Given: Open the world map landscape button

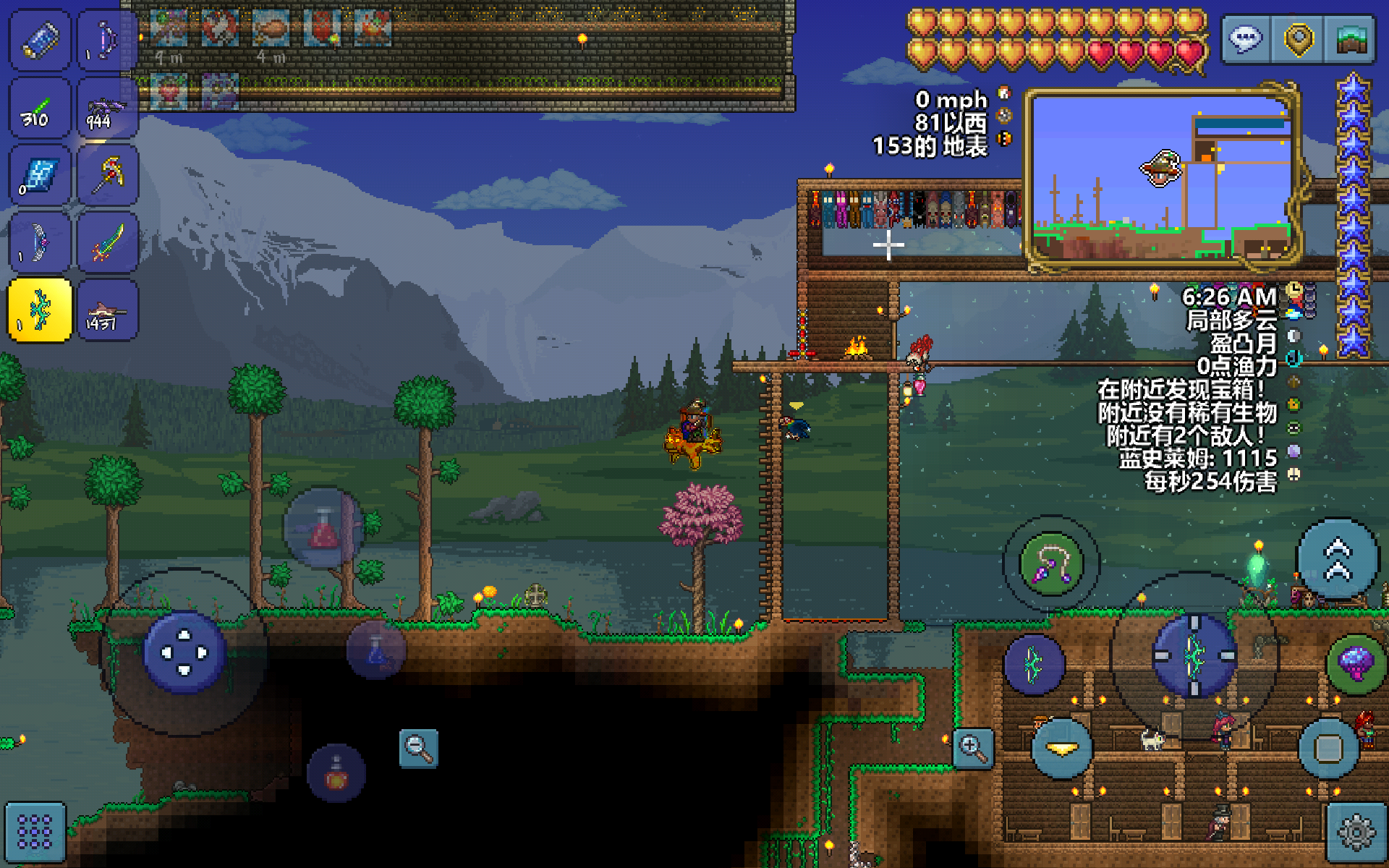Looking at the screenshot, I should click(1350, 39).
